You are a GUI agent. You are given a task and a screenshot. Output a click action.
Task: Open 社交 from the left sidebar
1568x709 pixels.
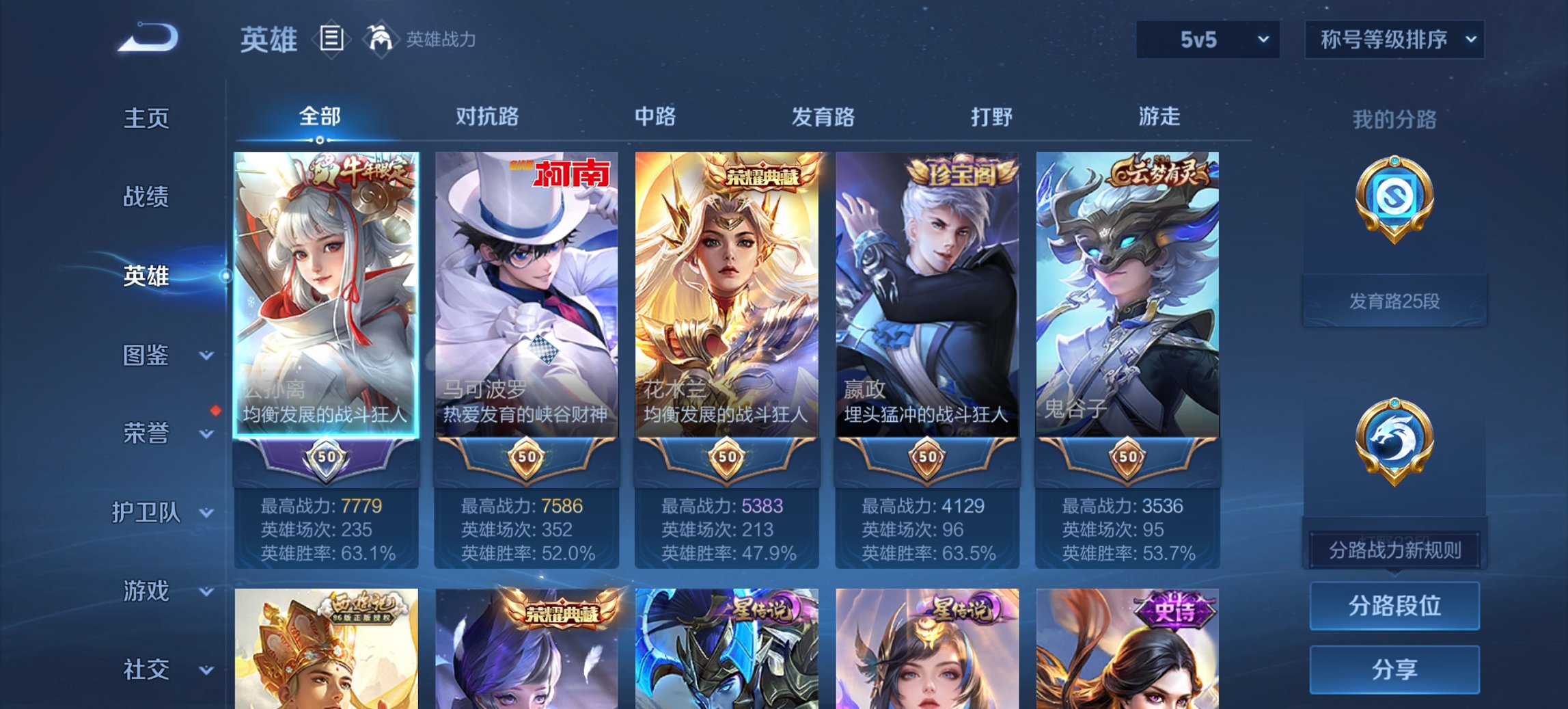point(146,670)
